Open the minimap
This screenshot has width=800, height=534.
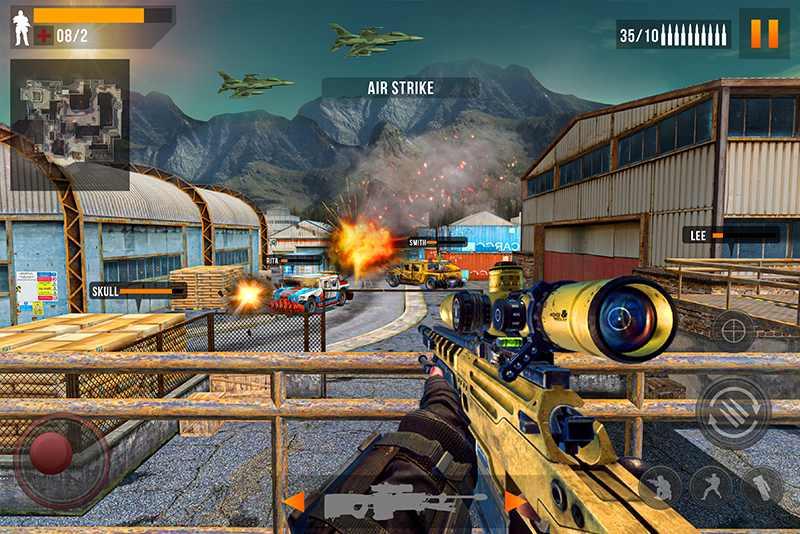tap(70, 109)
